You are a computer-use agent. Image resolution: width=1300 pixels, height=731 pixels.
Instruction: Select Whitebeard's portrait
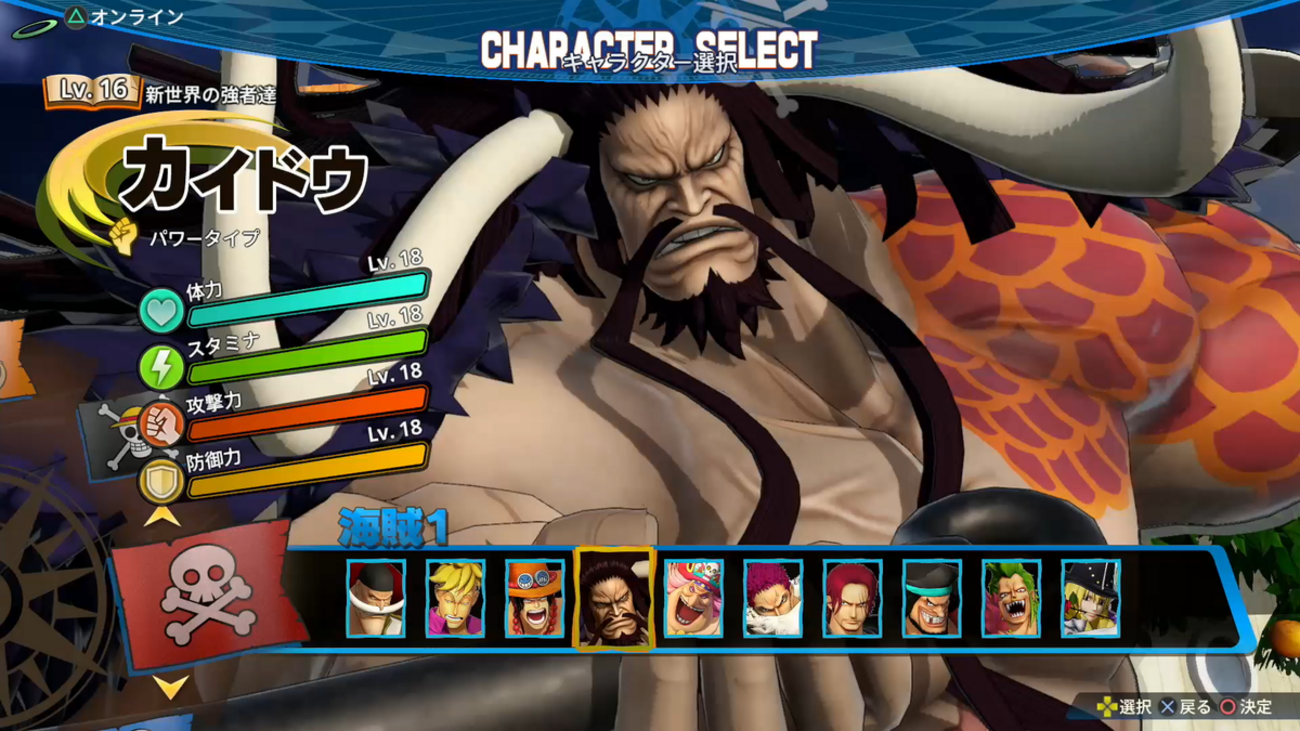[x=376, y=598]
